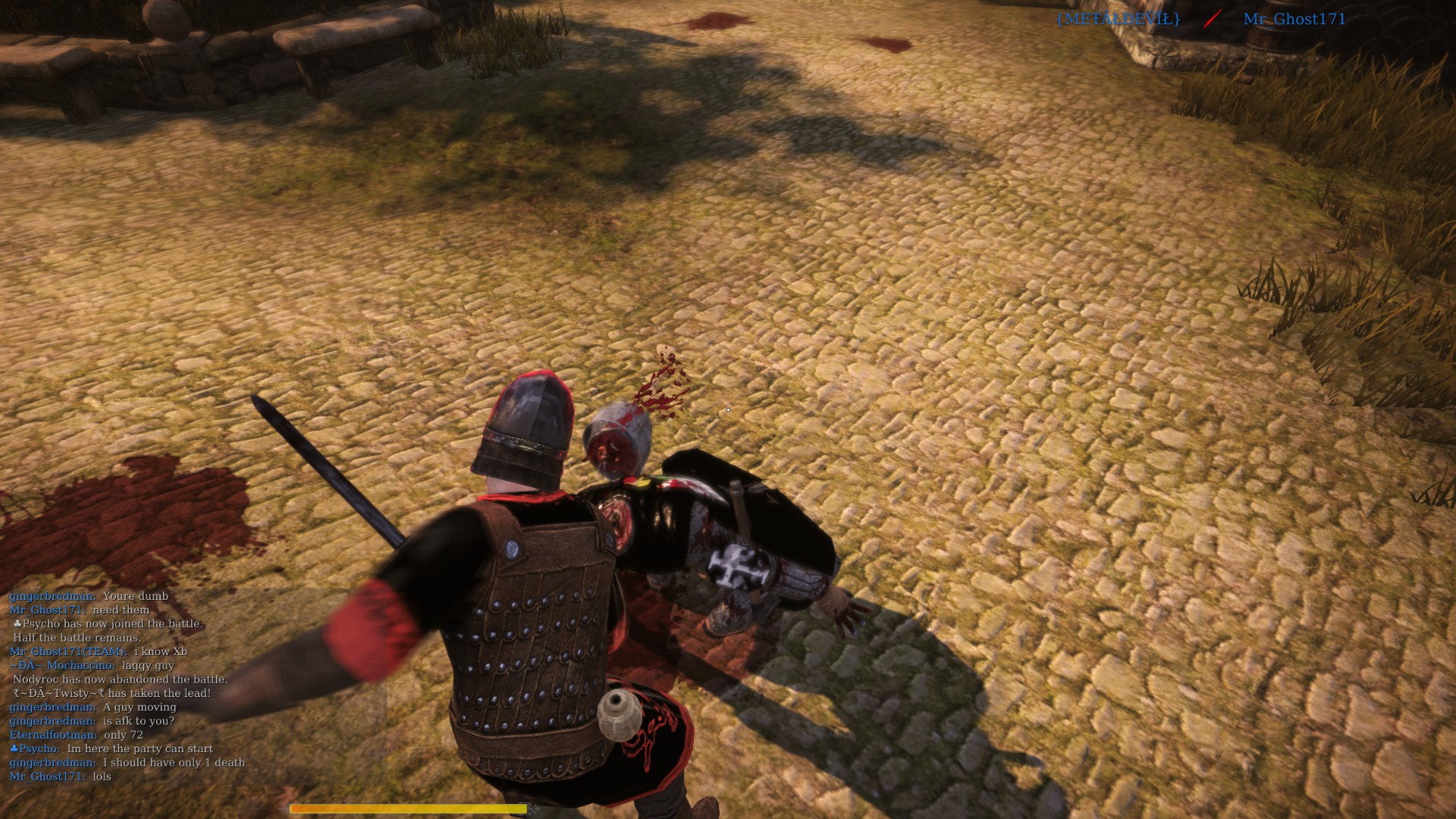Screen dimensions: 1456x819
Task: Click the chat message log
Action: point(127,686)
